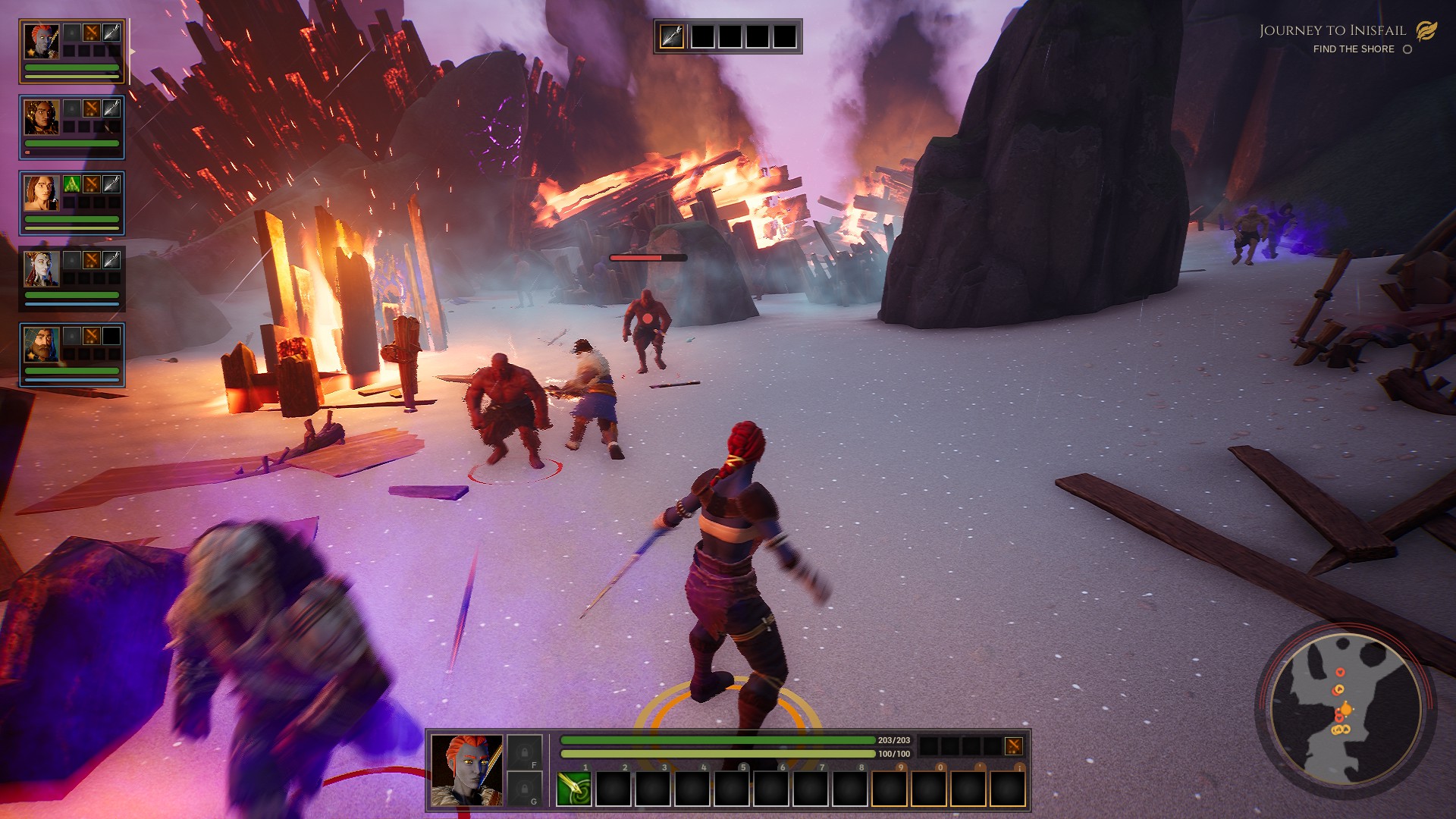
Task: Click the Find the Shore objective
Action: pos(1354,49)
